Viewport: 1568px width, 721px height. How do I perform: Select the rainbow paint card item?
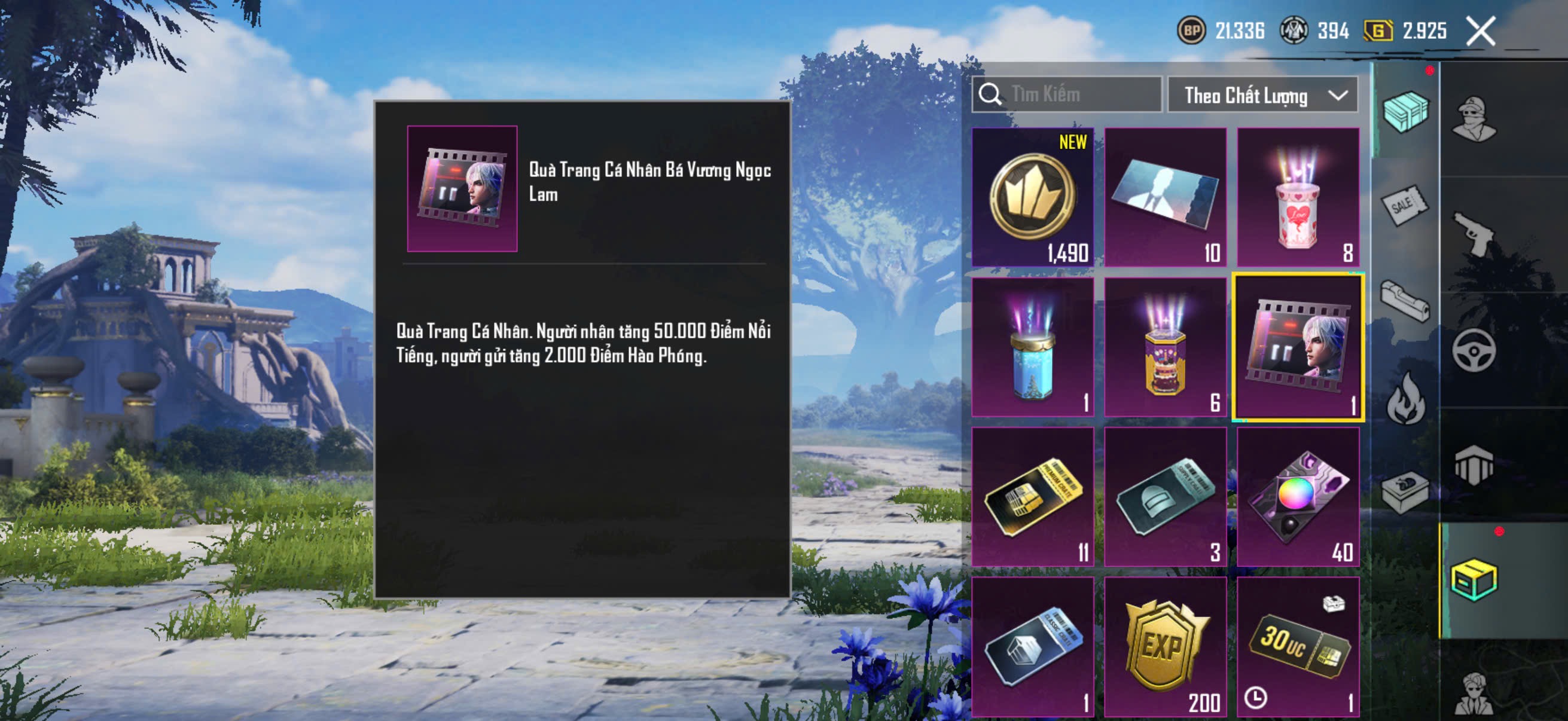(1298, 496)
